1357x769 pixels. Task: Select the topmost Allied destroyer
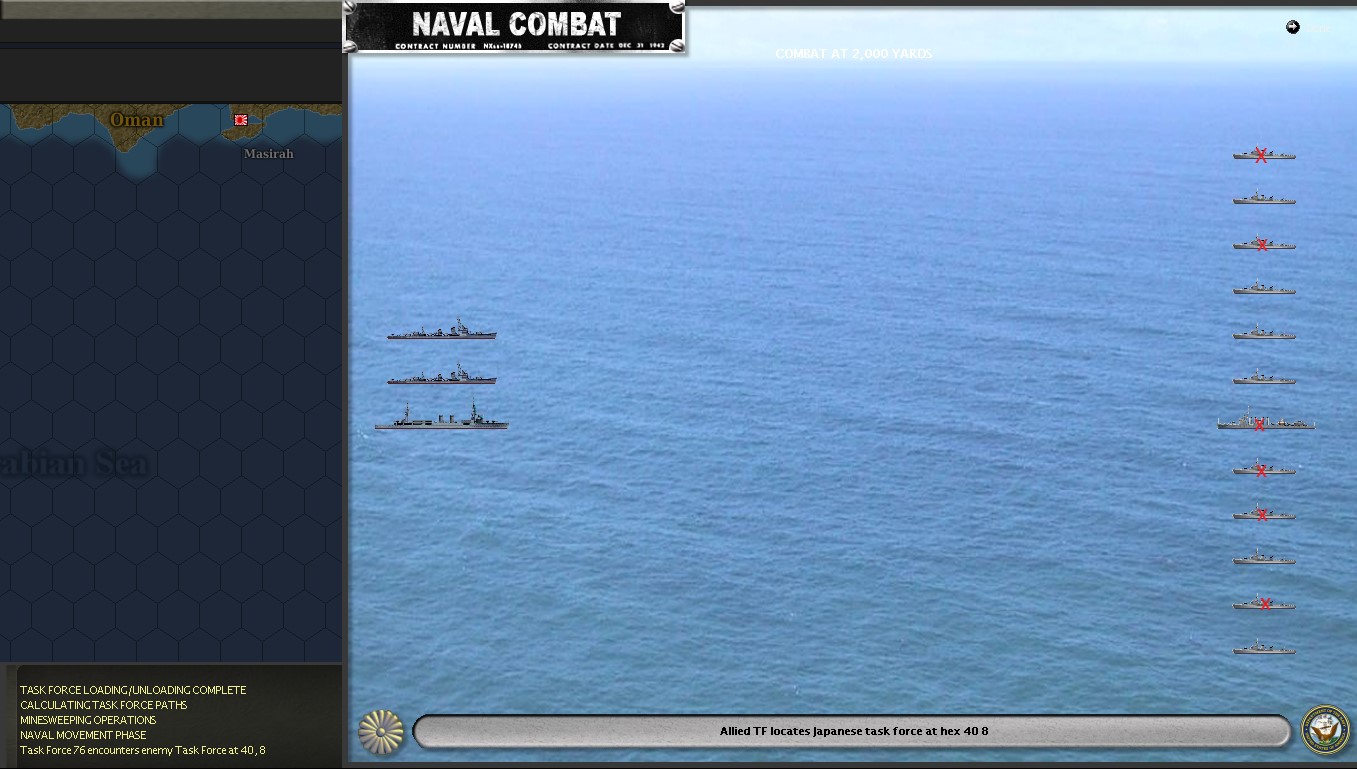pyautogui.click(x=441, y=333)
